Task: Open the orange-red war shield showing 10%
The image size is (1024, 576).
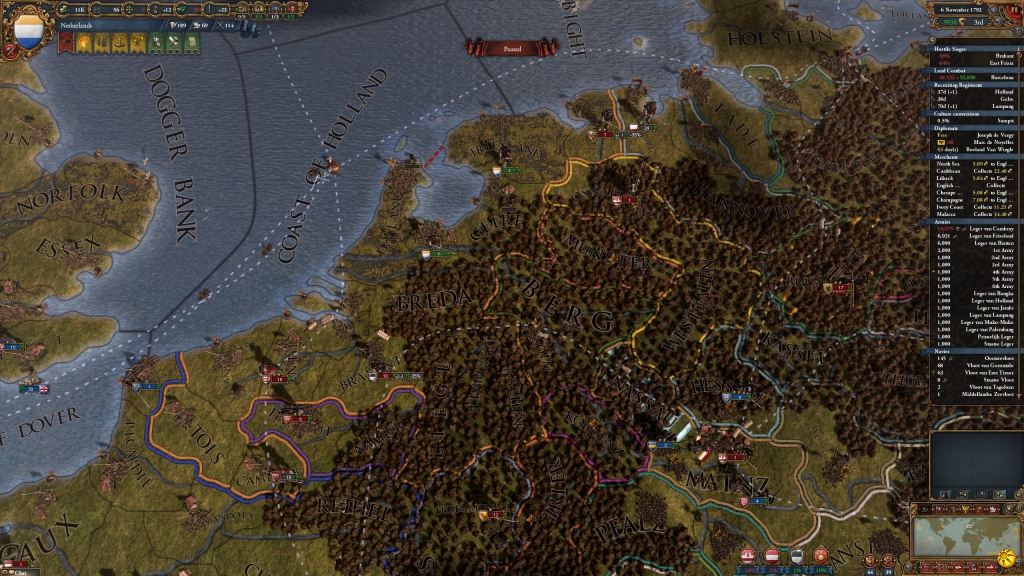Action: click(x=821, y=555)
